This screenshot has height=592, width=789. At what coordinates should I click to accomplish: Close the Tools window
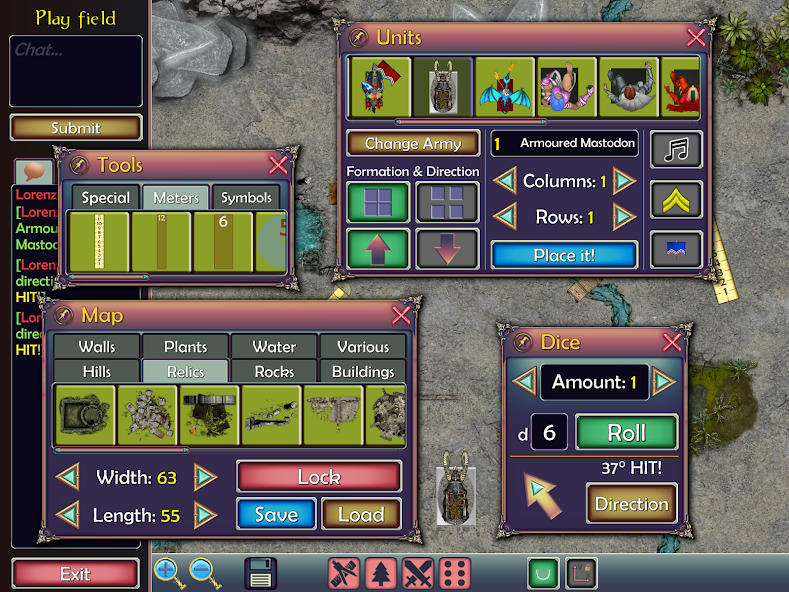coord(278,165)
